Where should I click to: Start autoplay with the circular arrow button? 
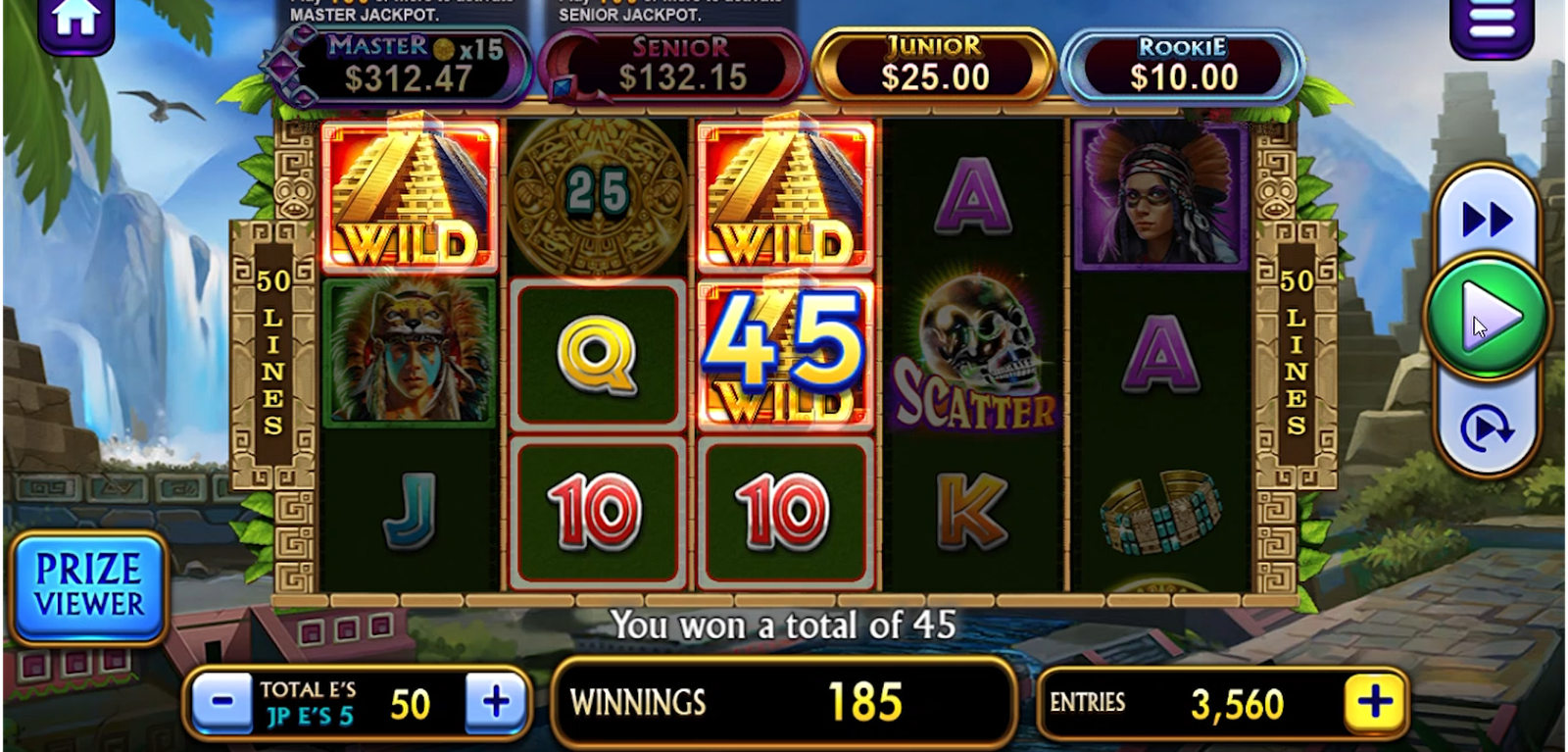click(x=1487, y=428)
